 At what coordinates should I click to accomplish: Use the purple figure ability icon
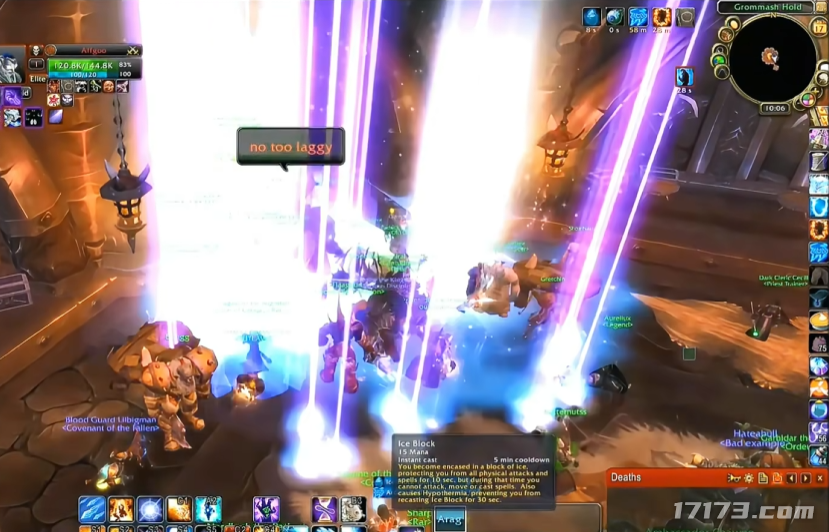pos(266,509)
